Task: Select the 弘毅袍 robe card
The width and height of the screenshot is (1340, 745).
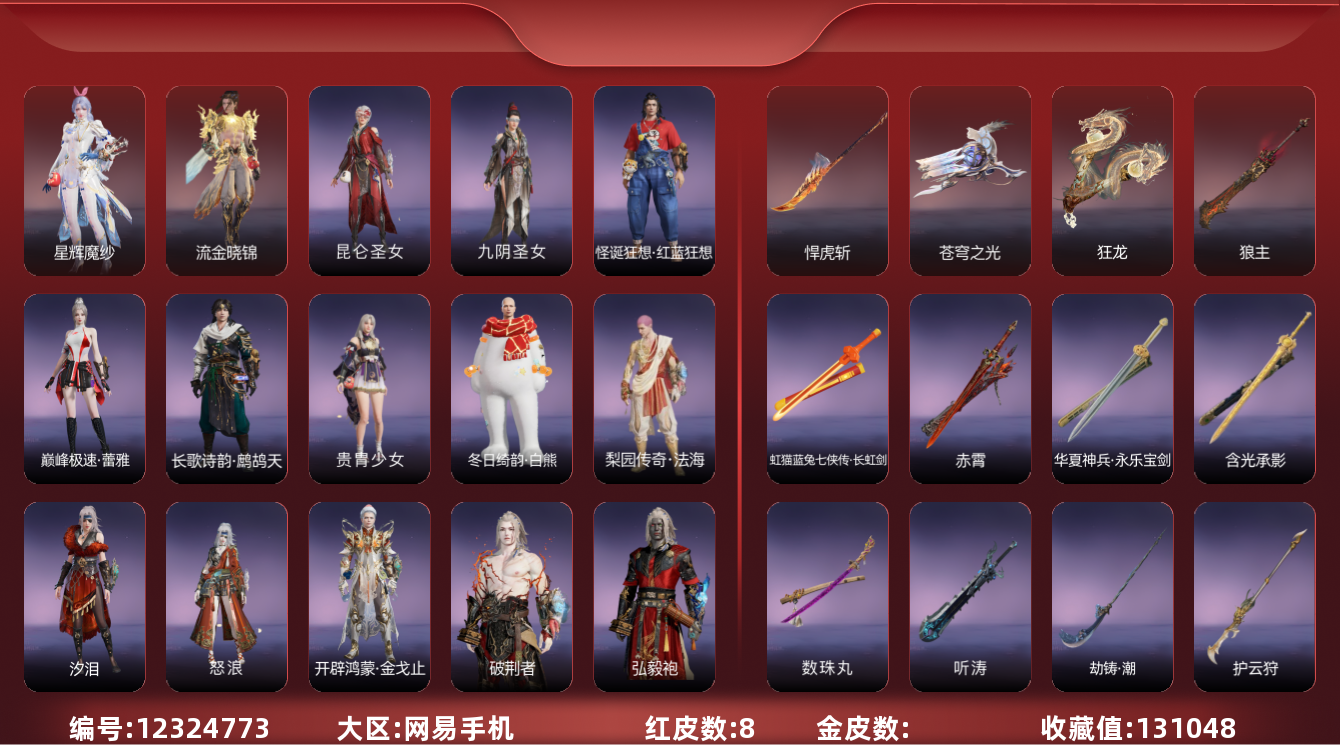Action: click(x=654, y=596)
